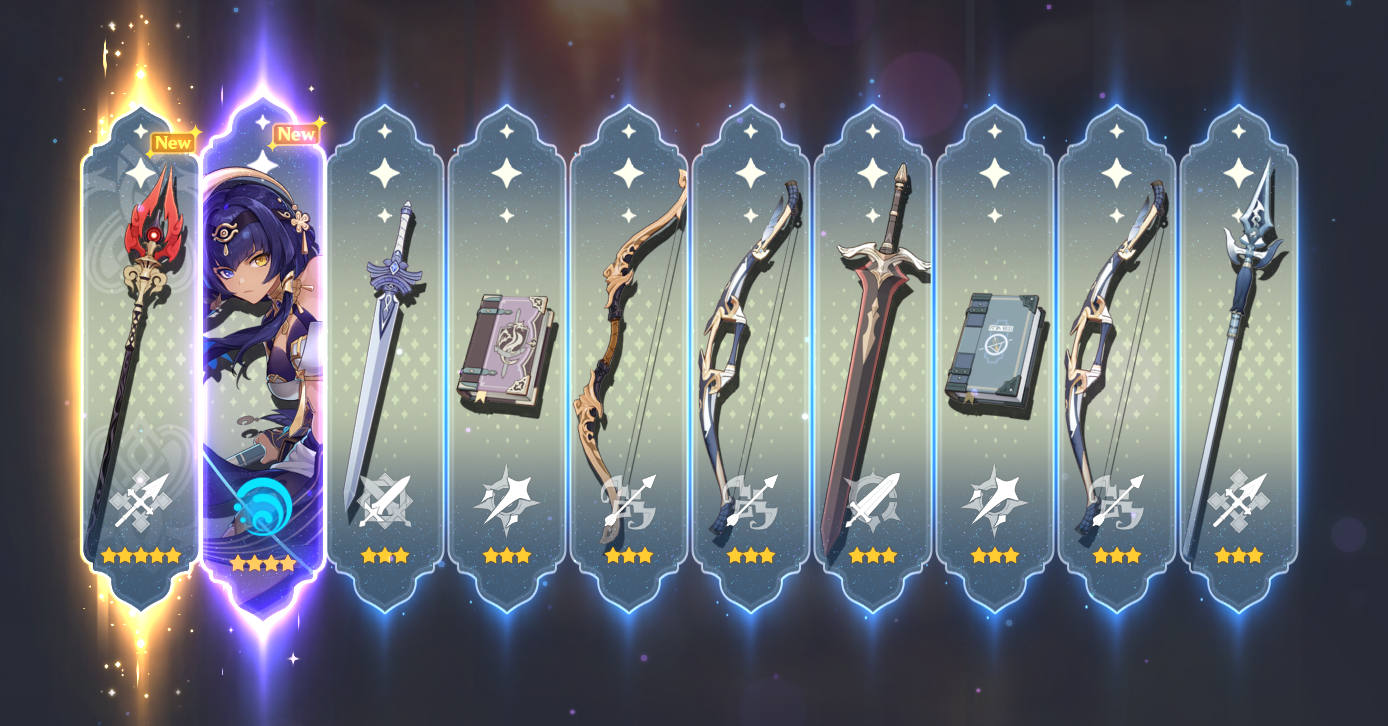Click the New badge on the five-star polearm card
1388x726 pixels.
[x=172, y=143]
